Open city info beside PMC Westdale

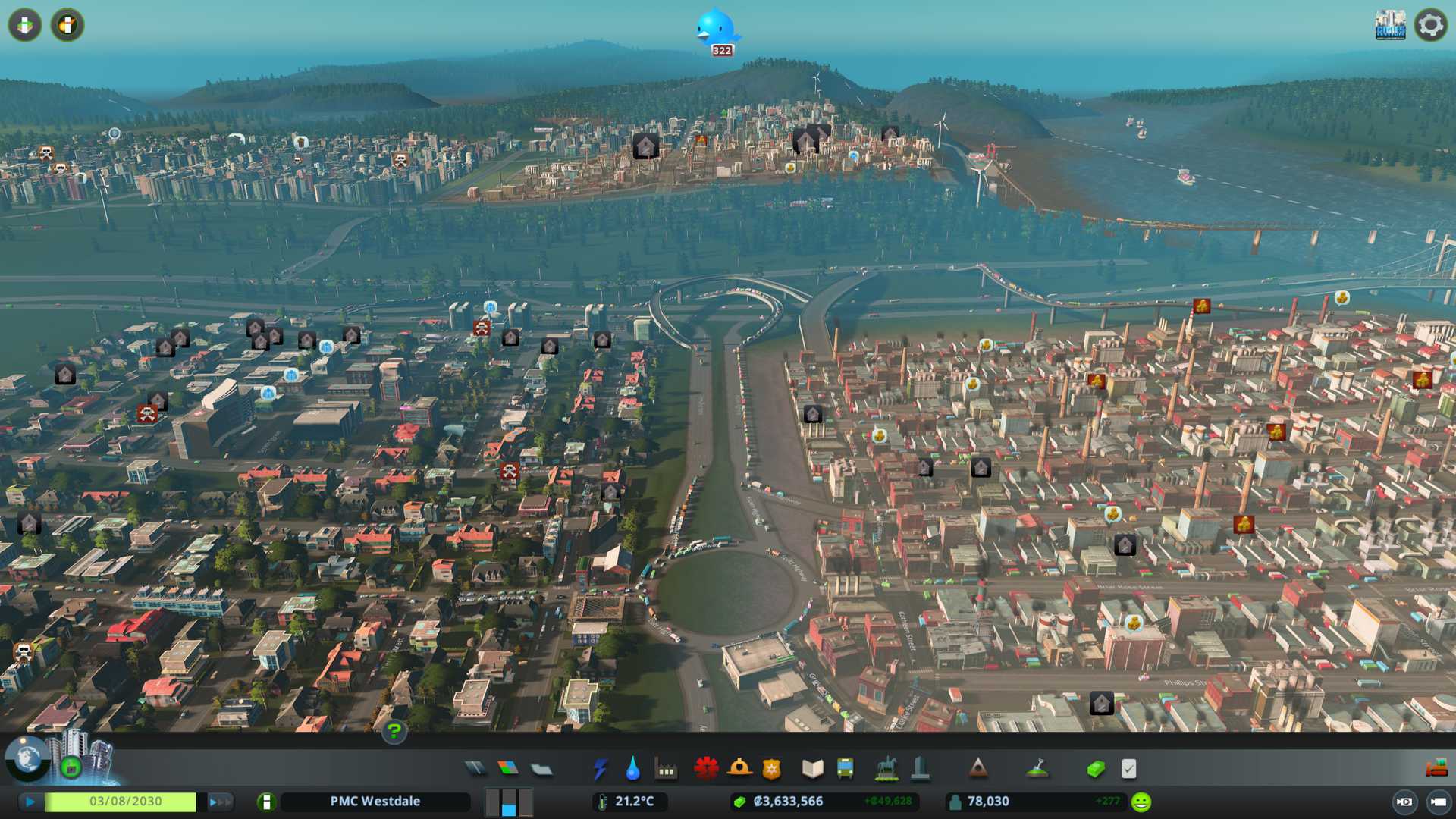click(x=266, y=802)
